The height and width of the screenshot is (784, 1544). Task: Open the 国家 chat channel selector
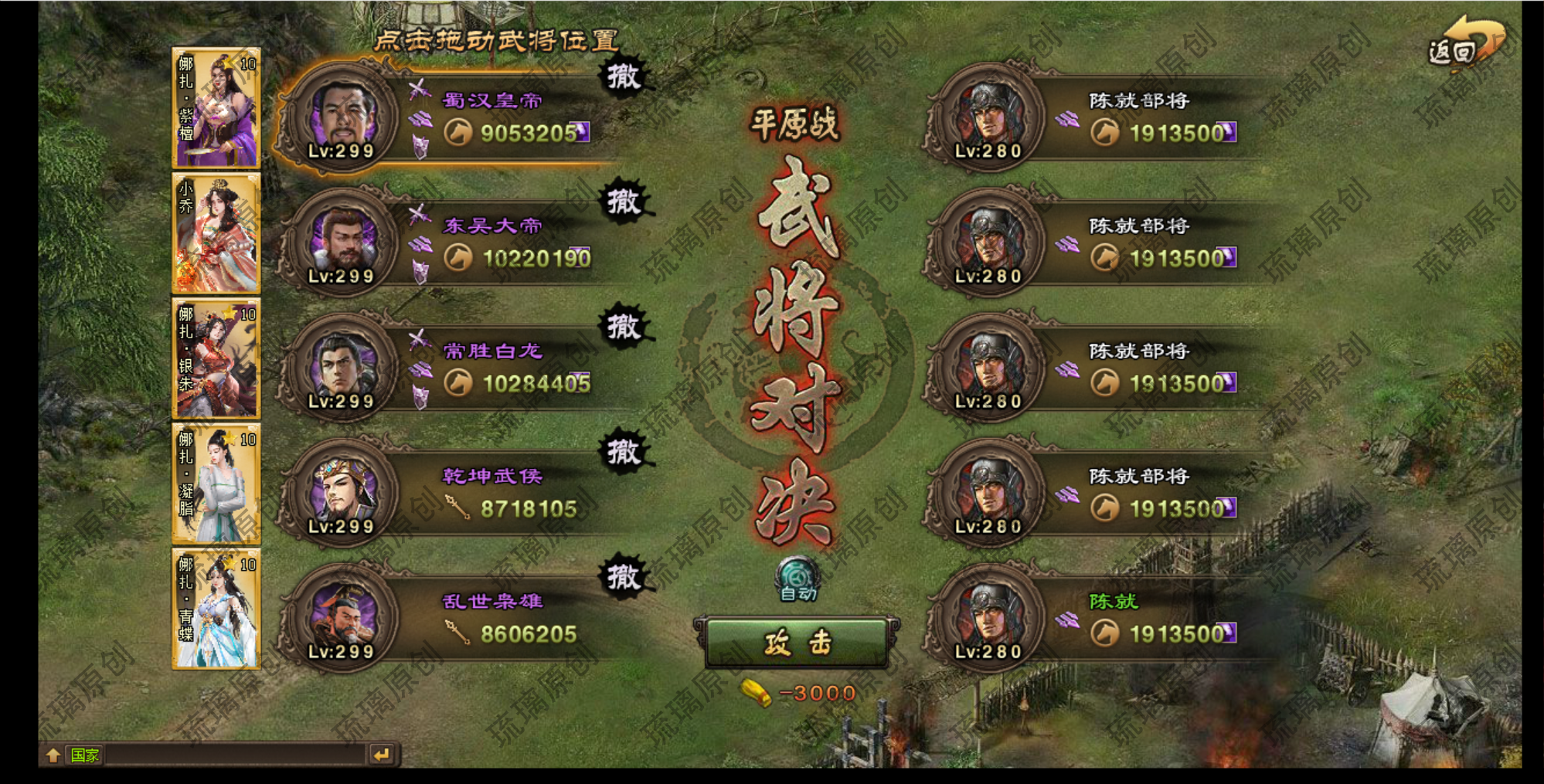point(84,755)
